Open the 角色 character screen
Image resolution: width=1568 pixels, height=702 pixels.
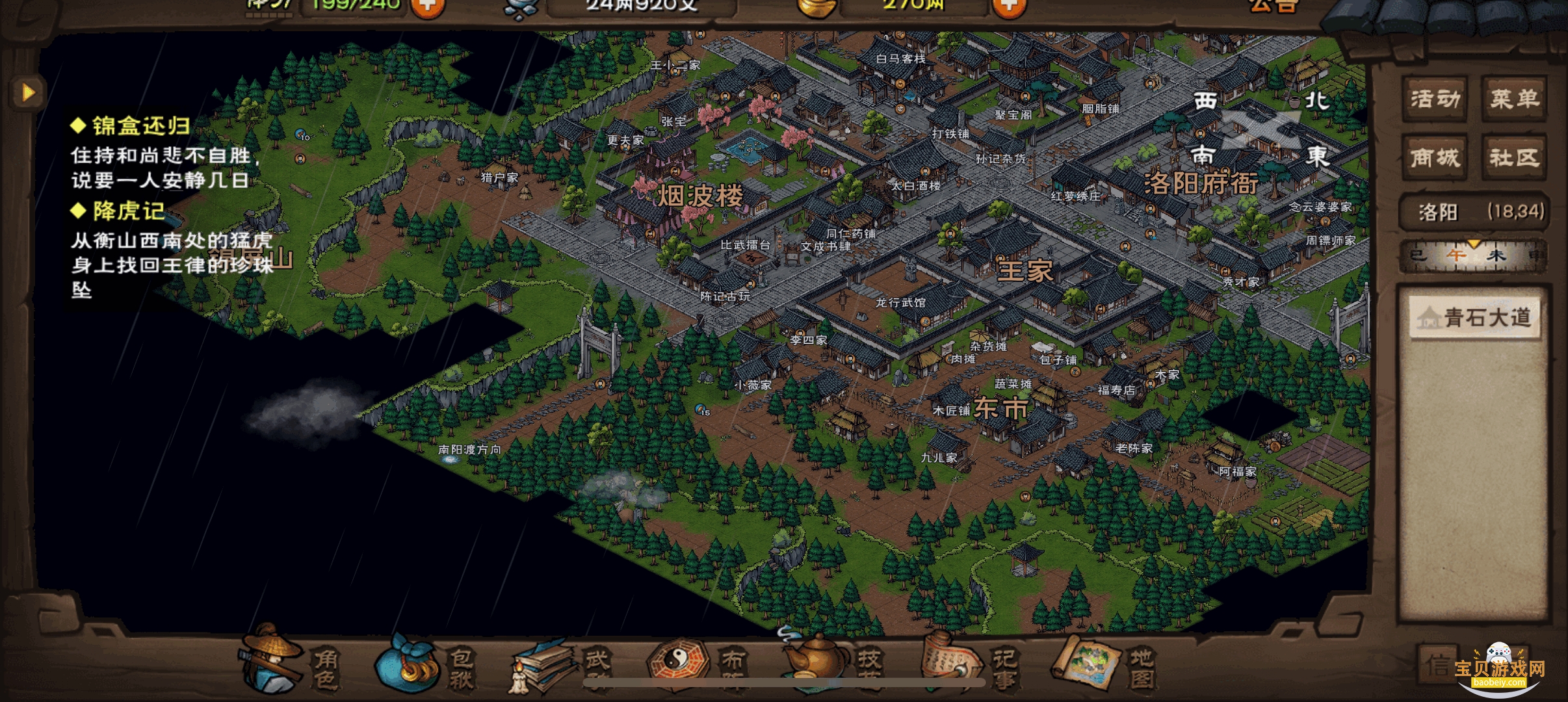(x=291, y=664)
